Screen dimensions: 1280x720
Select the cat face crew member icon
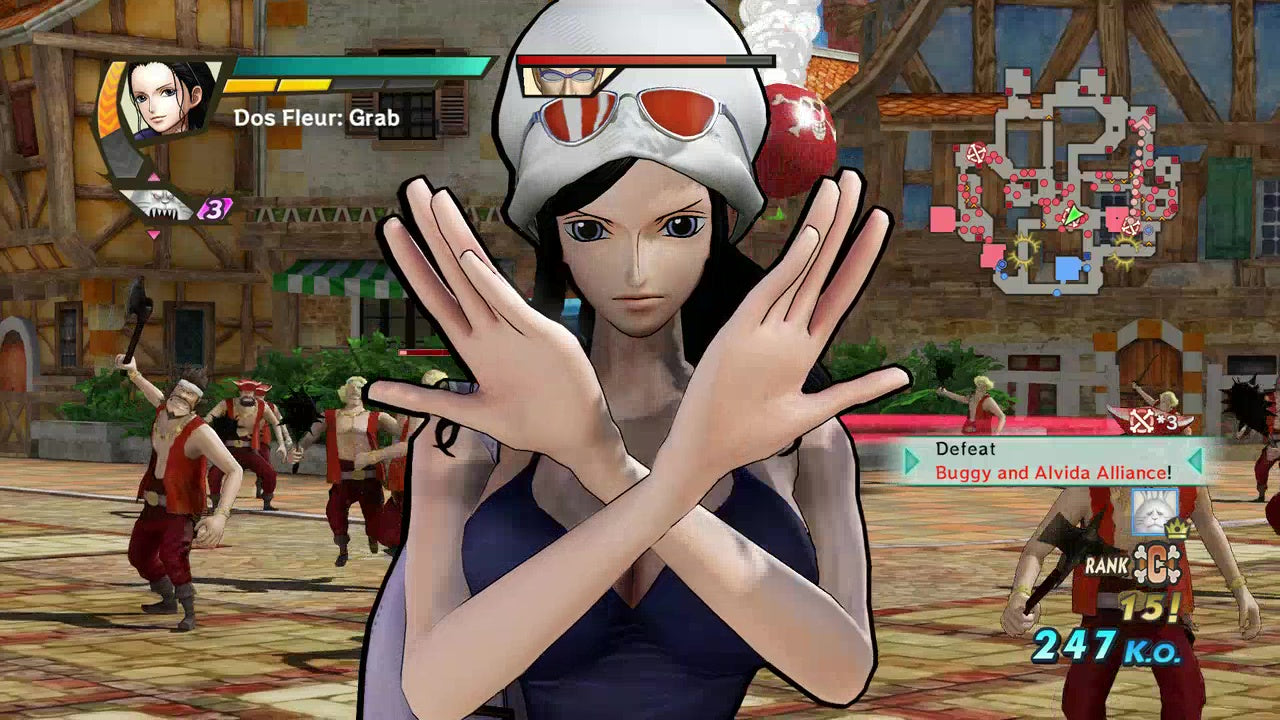pyautogui.click(x=1154, y=512)
